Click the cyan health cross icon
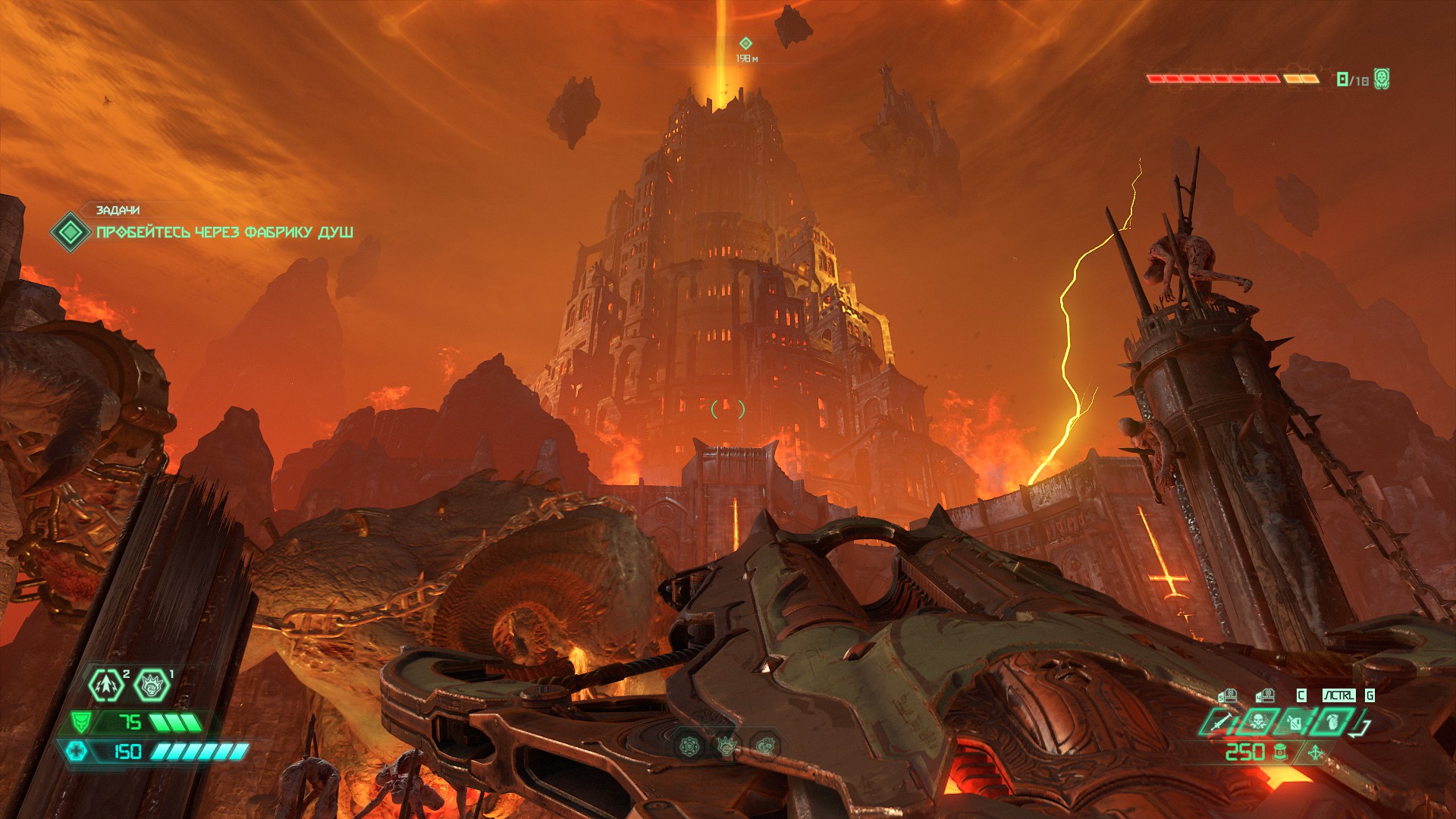The image size is (1456, 819). click(x=77, y=751)
